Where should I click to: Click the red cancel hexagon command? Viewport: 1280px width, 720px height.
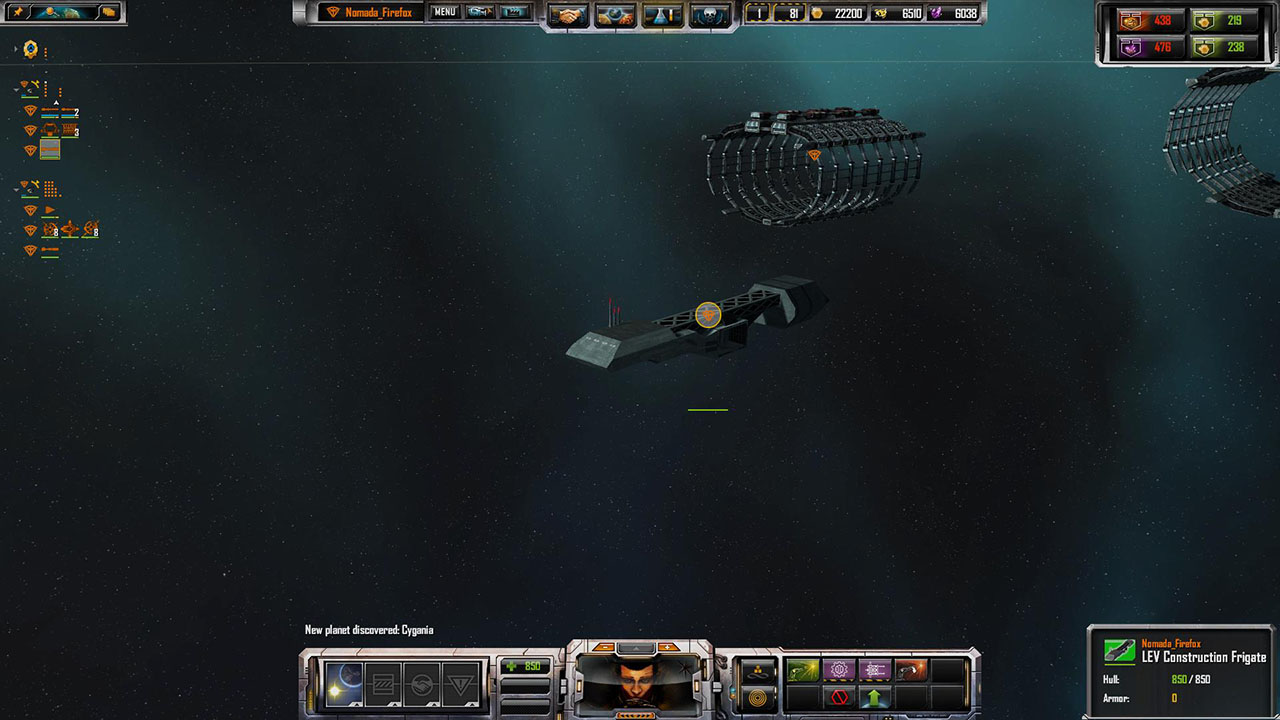point(839,697)
